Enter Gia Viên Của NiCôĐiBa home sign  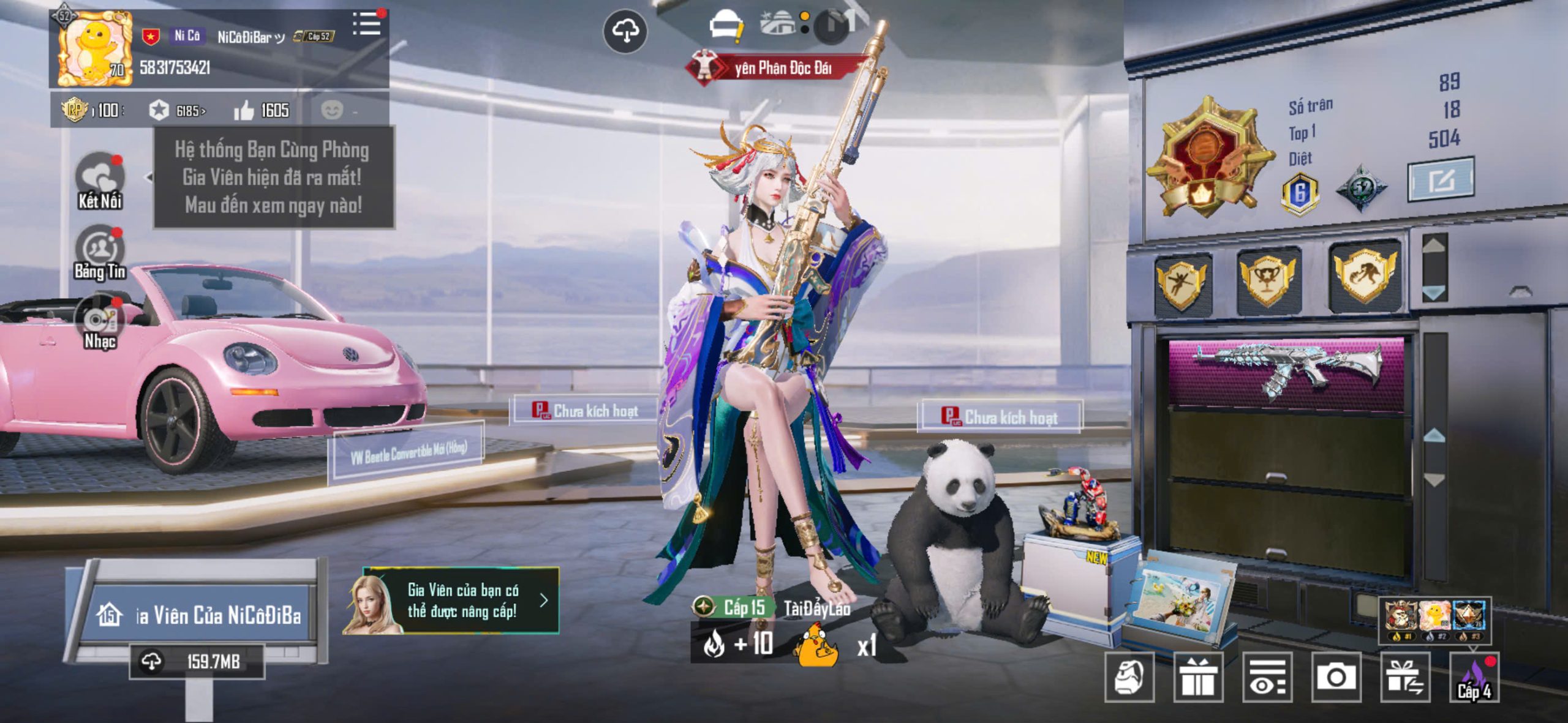(x=200, y=614)
